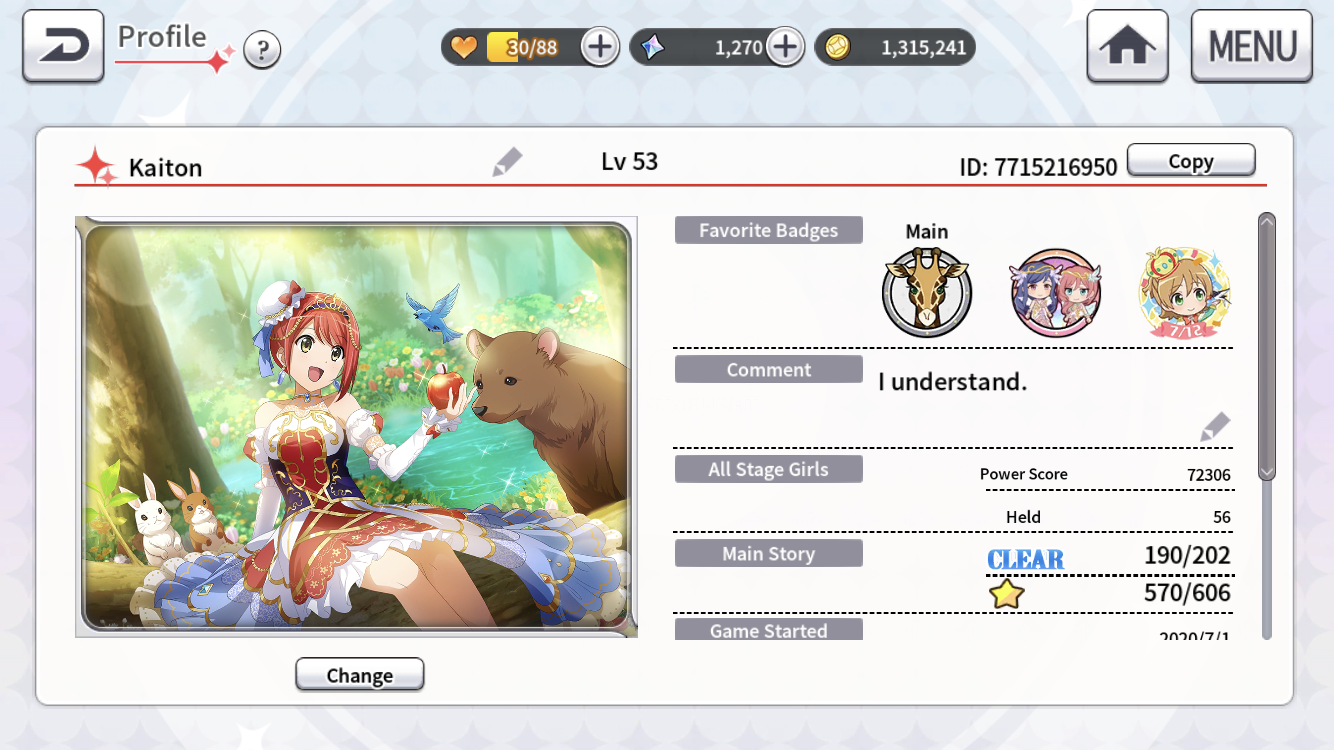The height and width of the screenshot is (750, 1334).
Task: Open the MENU button
Action: tap(1251, 47)
